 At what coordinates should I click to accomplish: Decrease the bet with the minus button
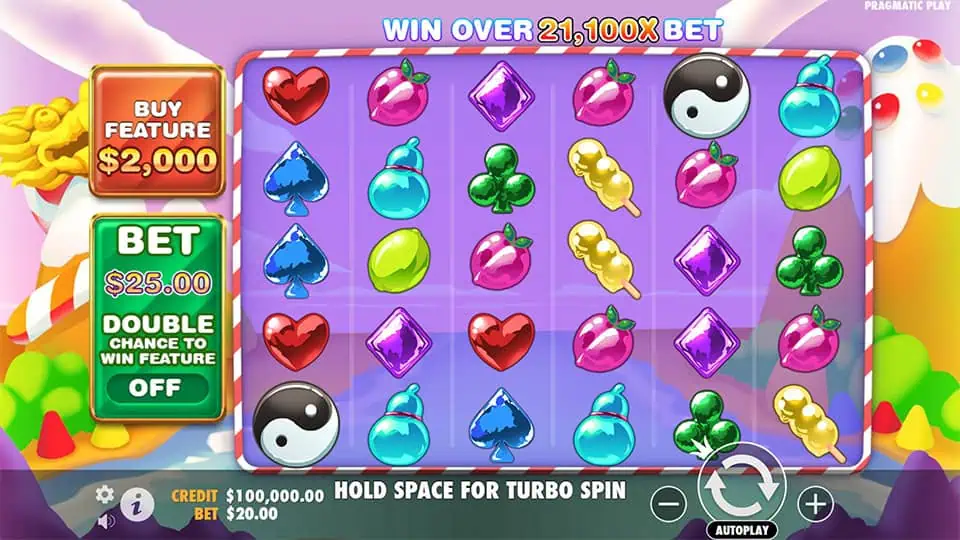tap(670, 503)
